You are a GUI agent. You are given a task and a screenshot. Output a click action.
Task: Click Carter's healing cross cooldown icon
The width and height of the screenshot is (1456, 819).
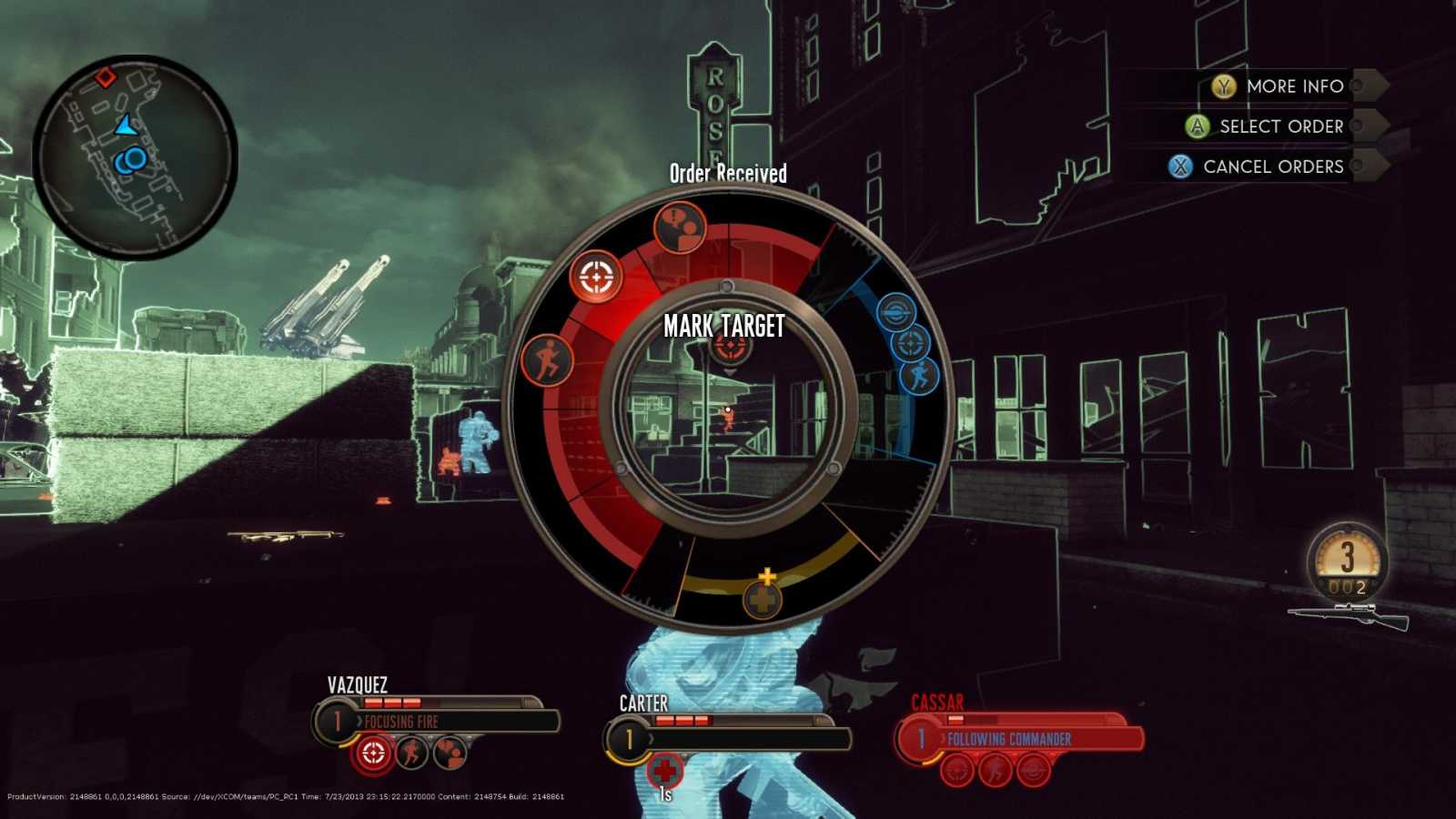pos(667,769)
